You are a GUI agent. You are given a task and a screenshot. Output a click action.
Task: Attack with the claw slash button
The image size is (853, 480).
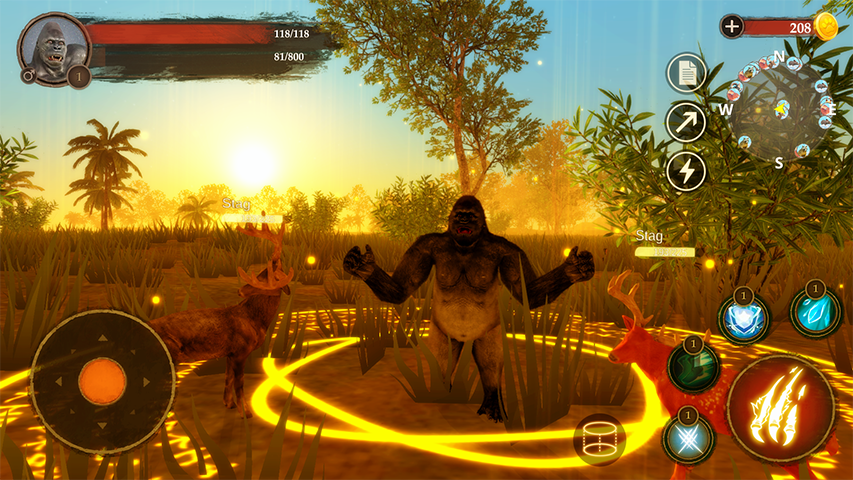pyautogui.click(x=781, y=407)
